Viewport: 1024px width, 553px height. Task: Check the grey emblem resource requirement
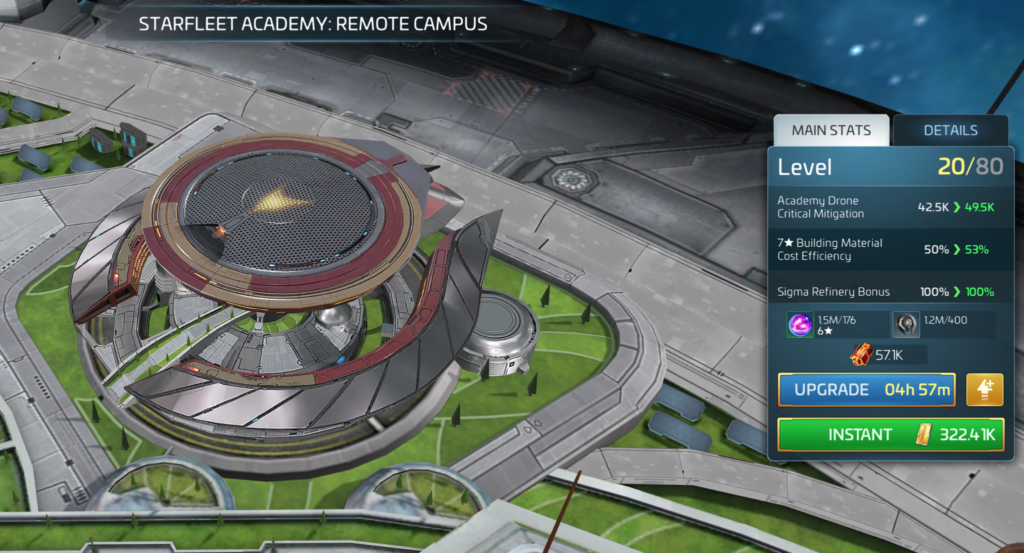coord(906,324)
